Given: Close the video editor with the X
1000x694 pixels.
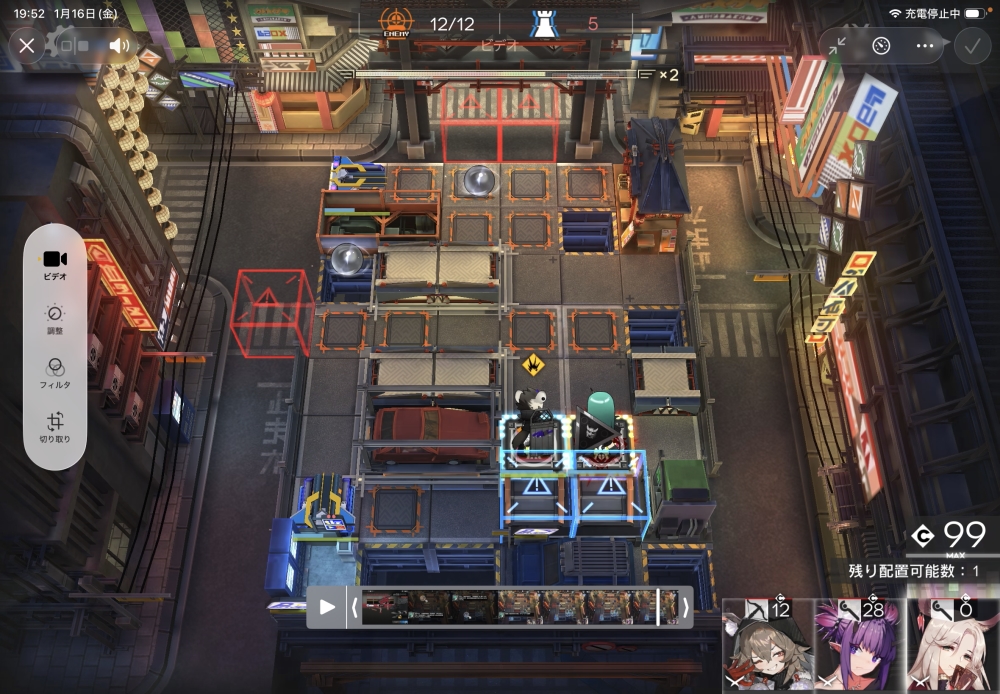Looking at the screenshot, I should pyautogui.click(x=27, y=45).
